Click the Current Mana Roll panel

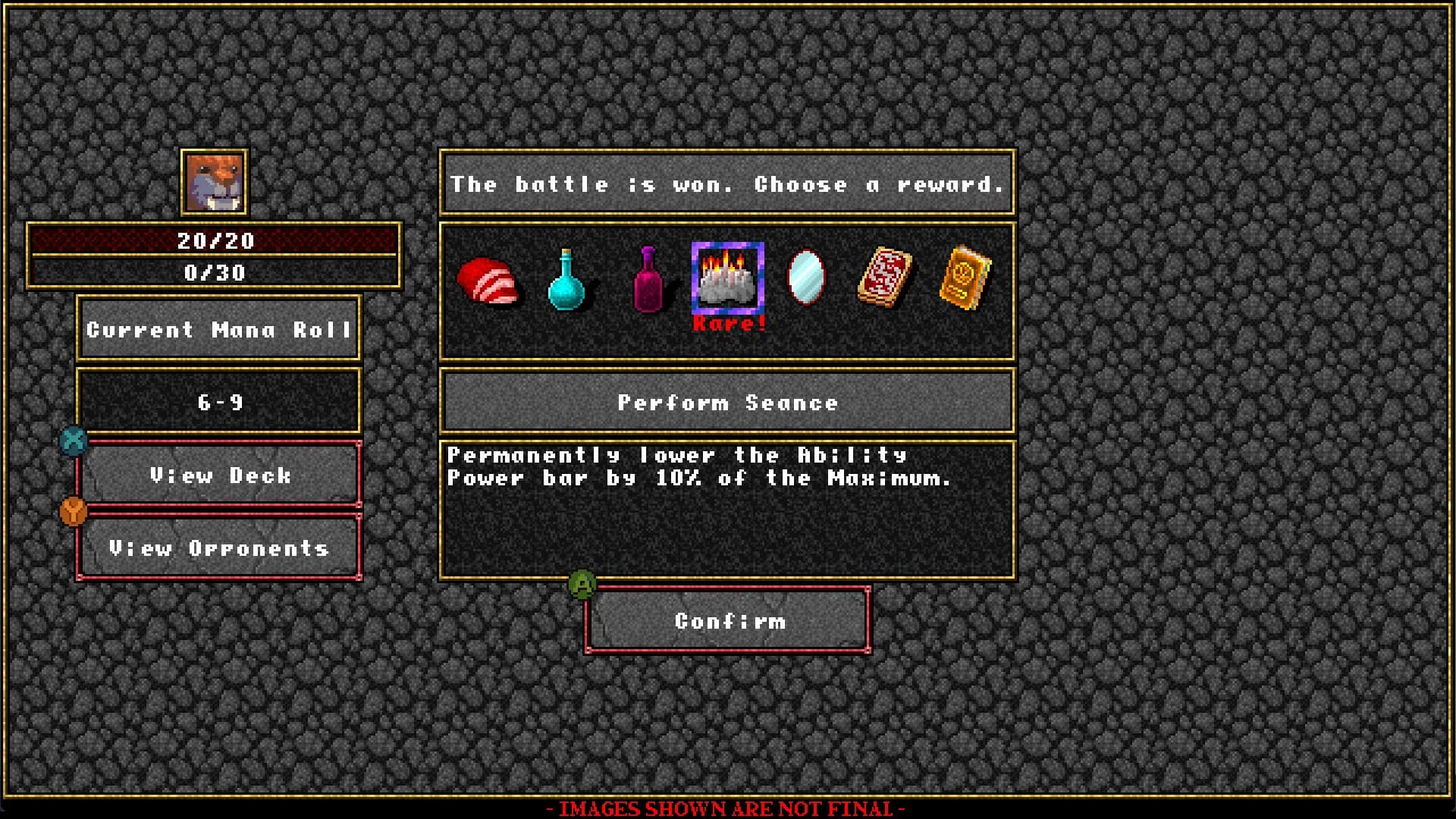218,330
